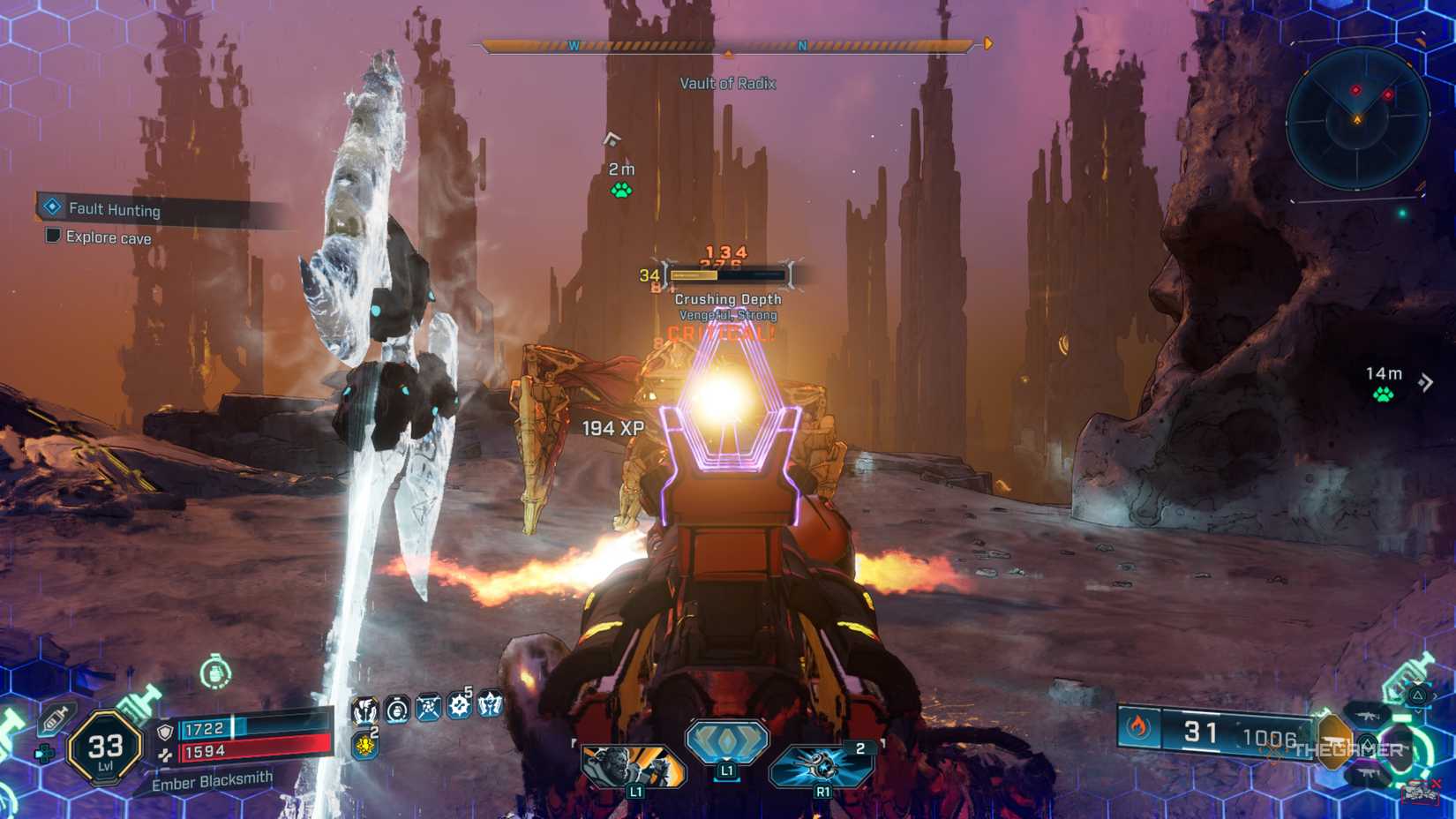Image resolution: width=1456 pixels, height=819 pixels.
Task: Click the yellow status effect icon with 2 stacks
Action: (x=364, y=746)
